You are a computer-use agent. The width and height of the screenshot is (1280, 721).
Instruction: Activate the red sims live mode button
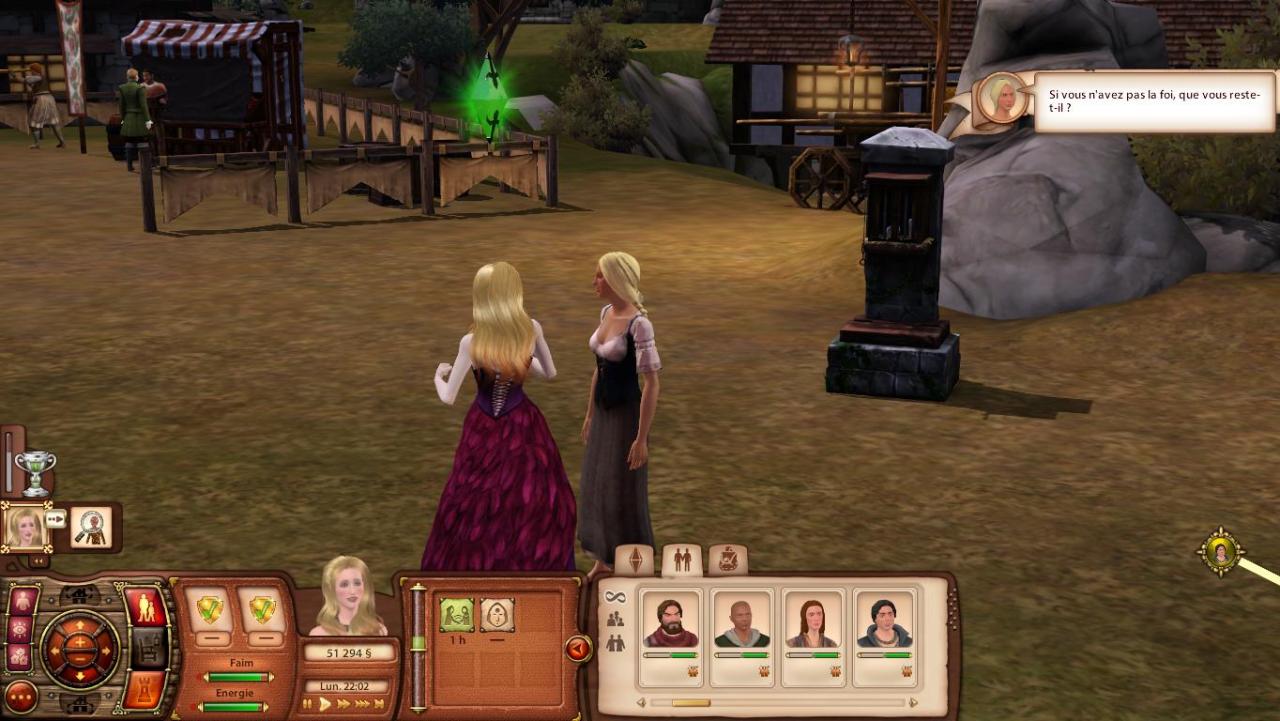[x=146, y=608]
